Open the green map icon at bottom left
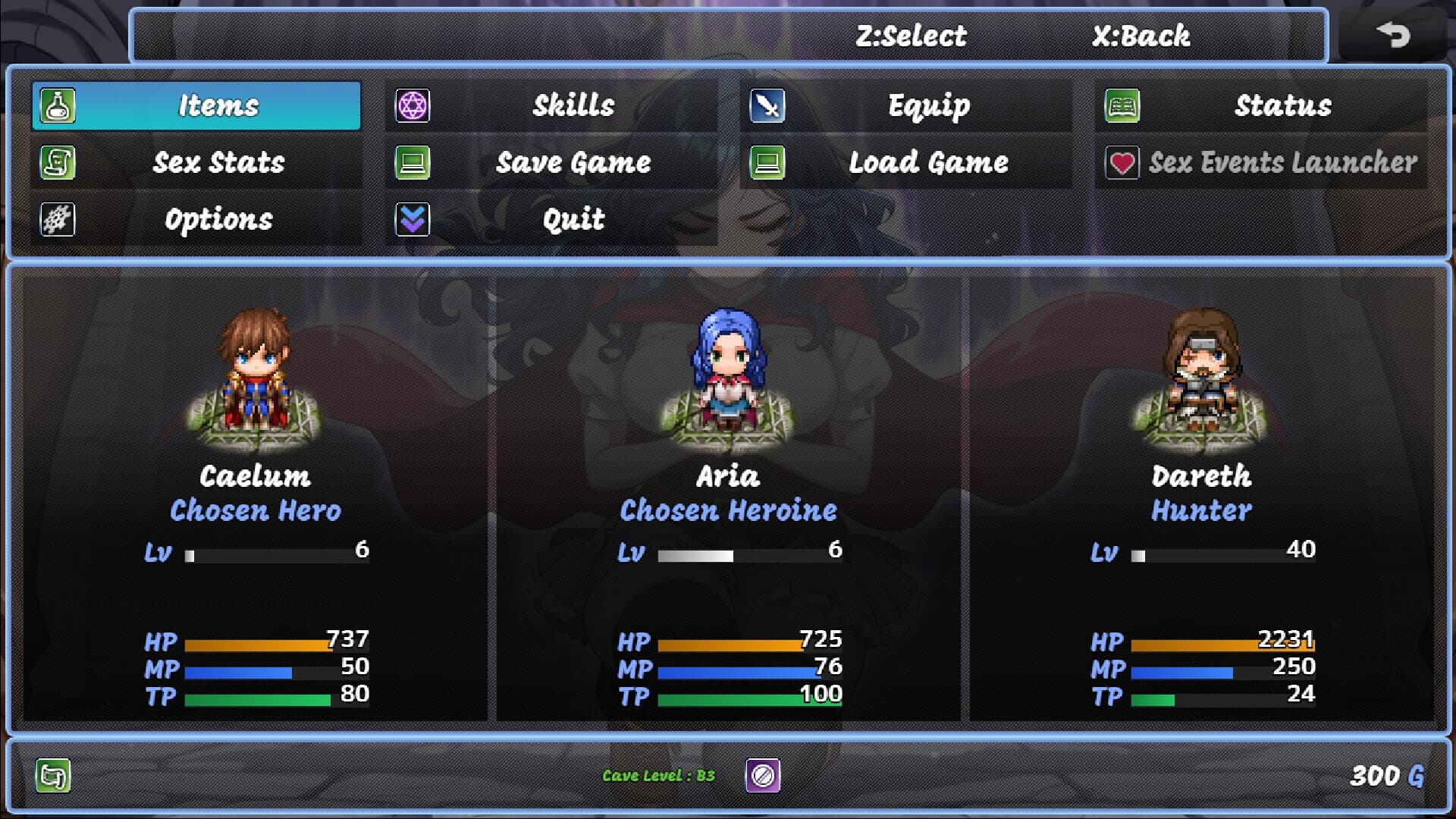1456x819 pixels. [52, 777]
